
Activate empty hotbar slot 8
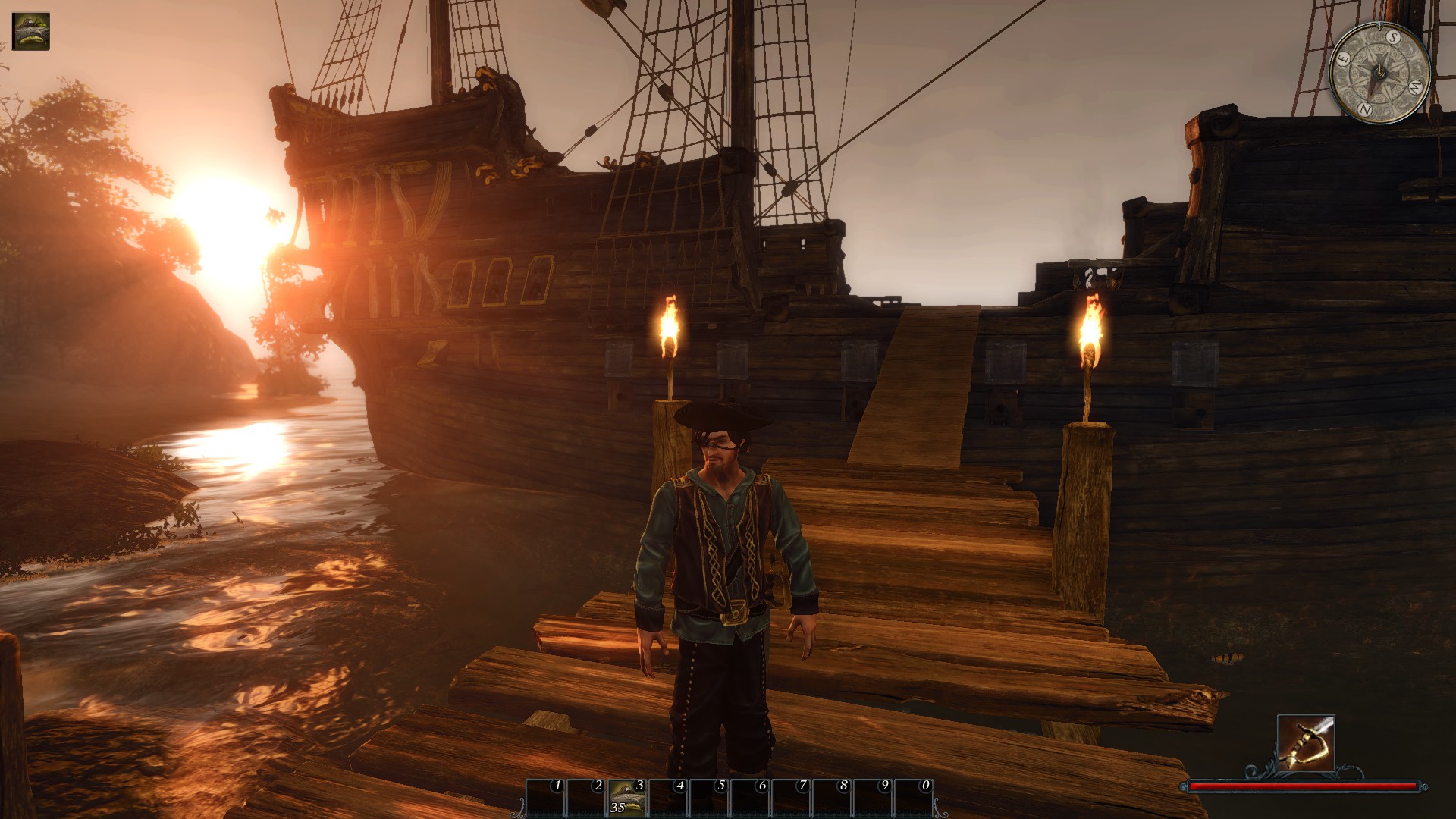(832, 797)
